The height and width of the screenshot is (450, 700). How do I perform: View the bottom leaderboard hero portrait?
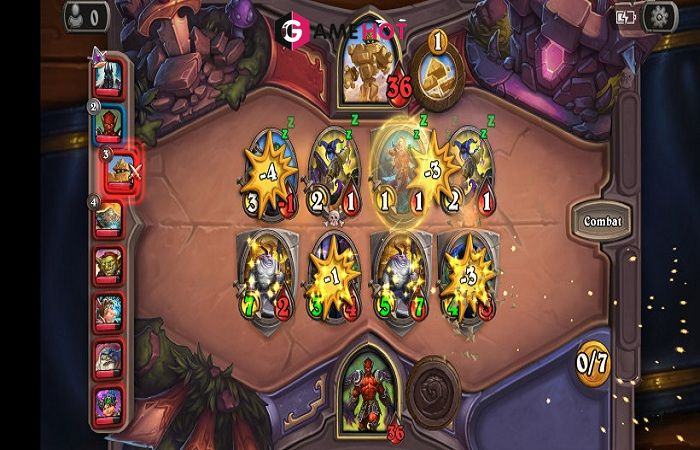click(x=109, y=402)
